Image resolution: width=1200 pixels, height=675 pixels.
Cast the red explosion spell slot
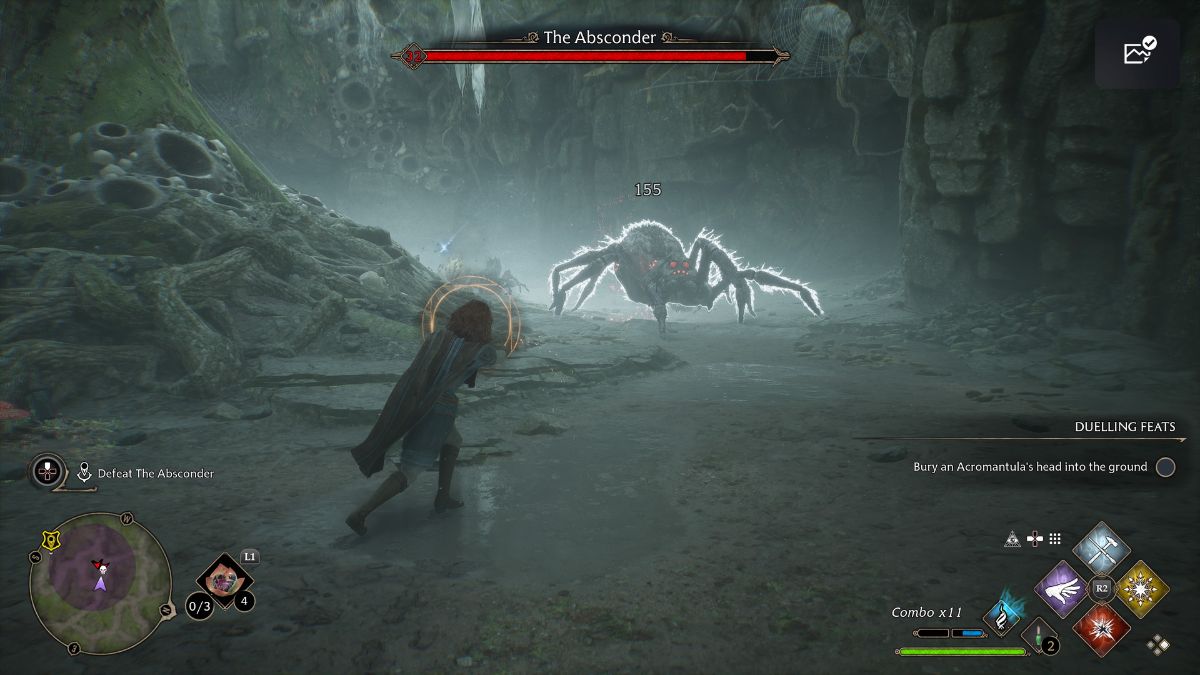click(x=1101, y=628)
